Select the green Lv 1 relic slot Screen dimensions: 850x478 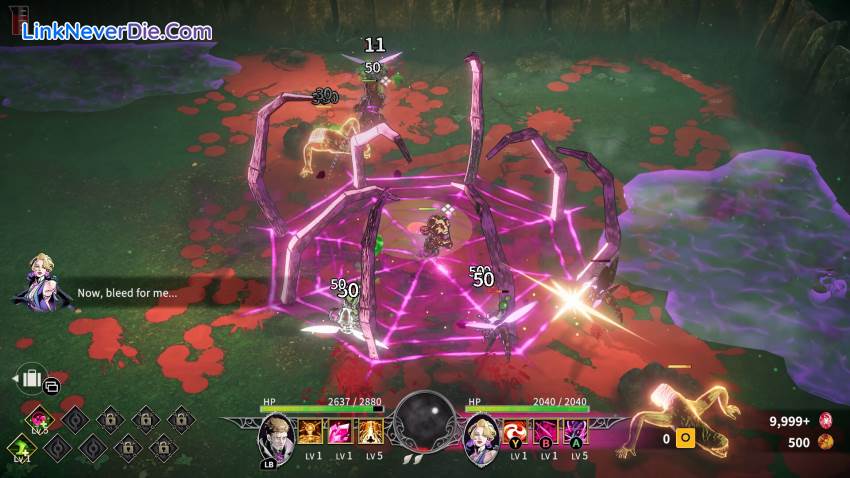pyautogui.click(x=19, y=448)
